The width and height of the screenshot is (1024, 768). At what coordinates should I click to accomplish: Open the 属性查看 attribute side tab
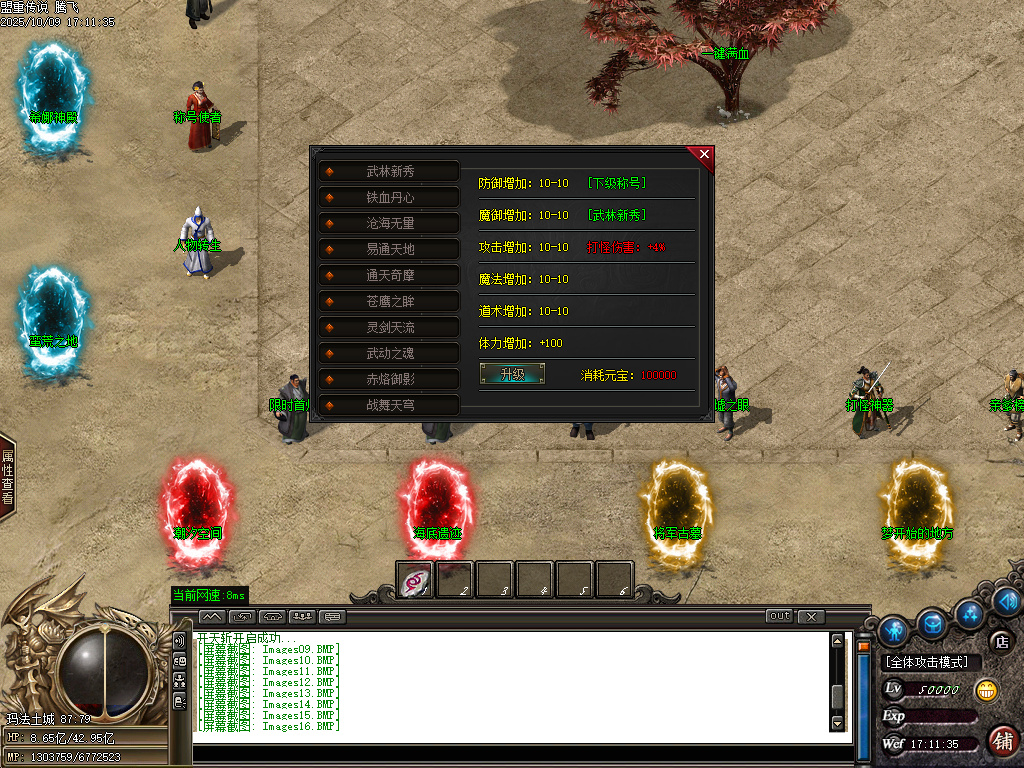tap(7, 477)
